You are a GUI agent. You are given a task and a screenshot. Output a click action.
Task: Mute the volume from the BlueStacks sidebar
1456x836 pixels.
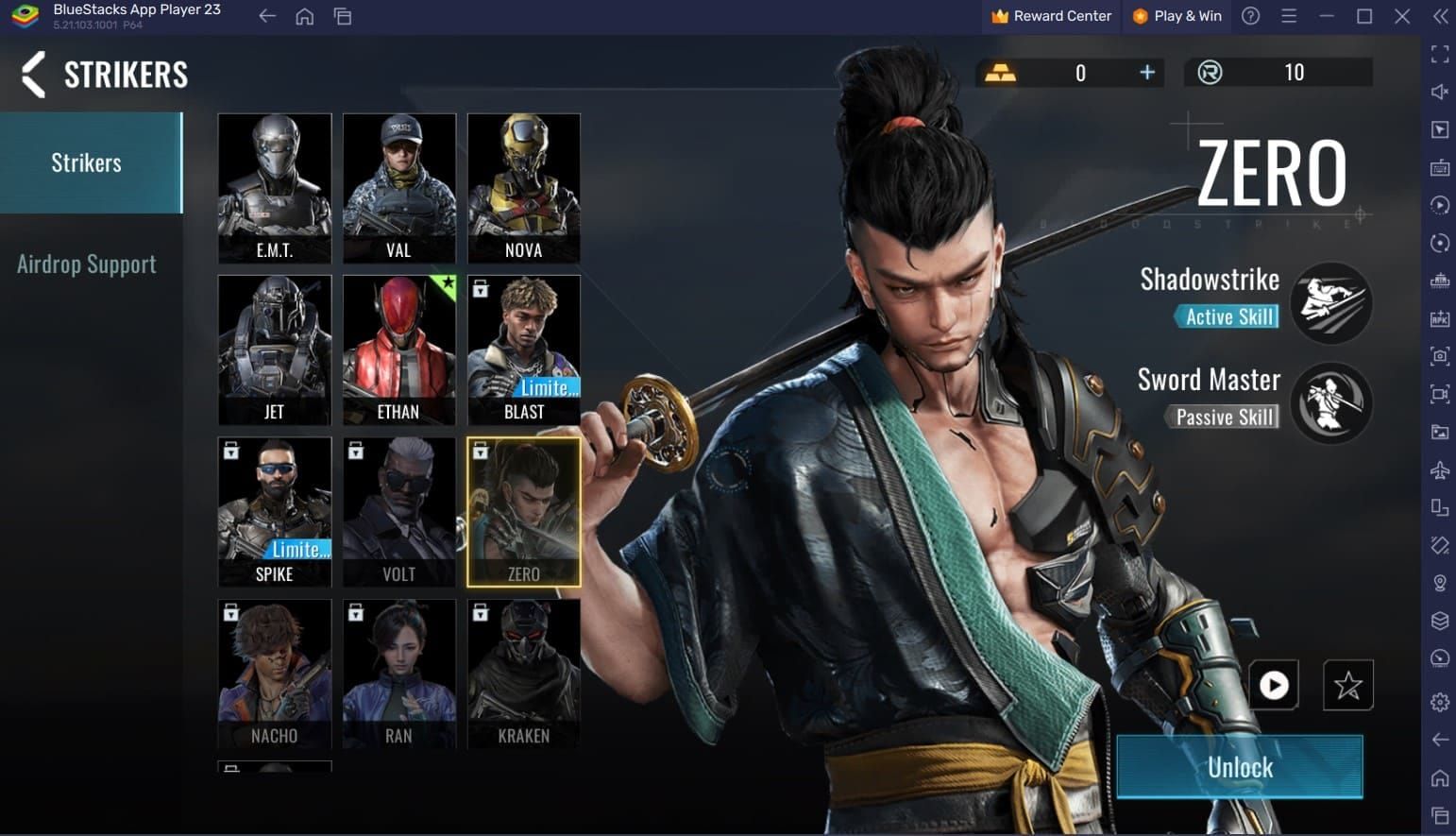[x=1440, y=91]
